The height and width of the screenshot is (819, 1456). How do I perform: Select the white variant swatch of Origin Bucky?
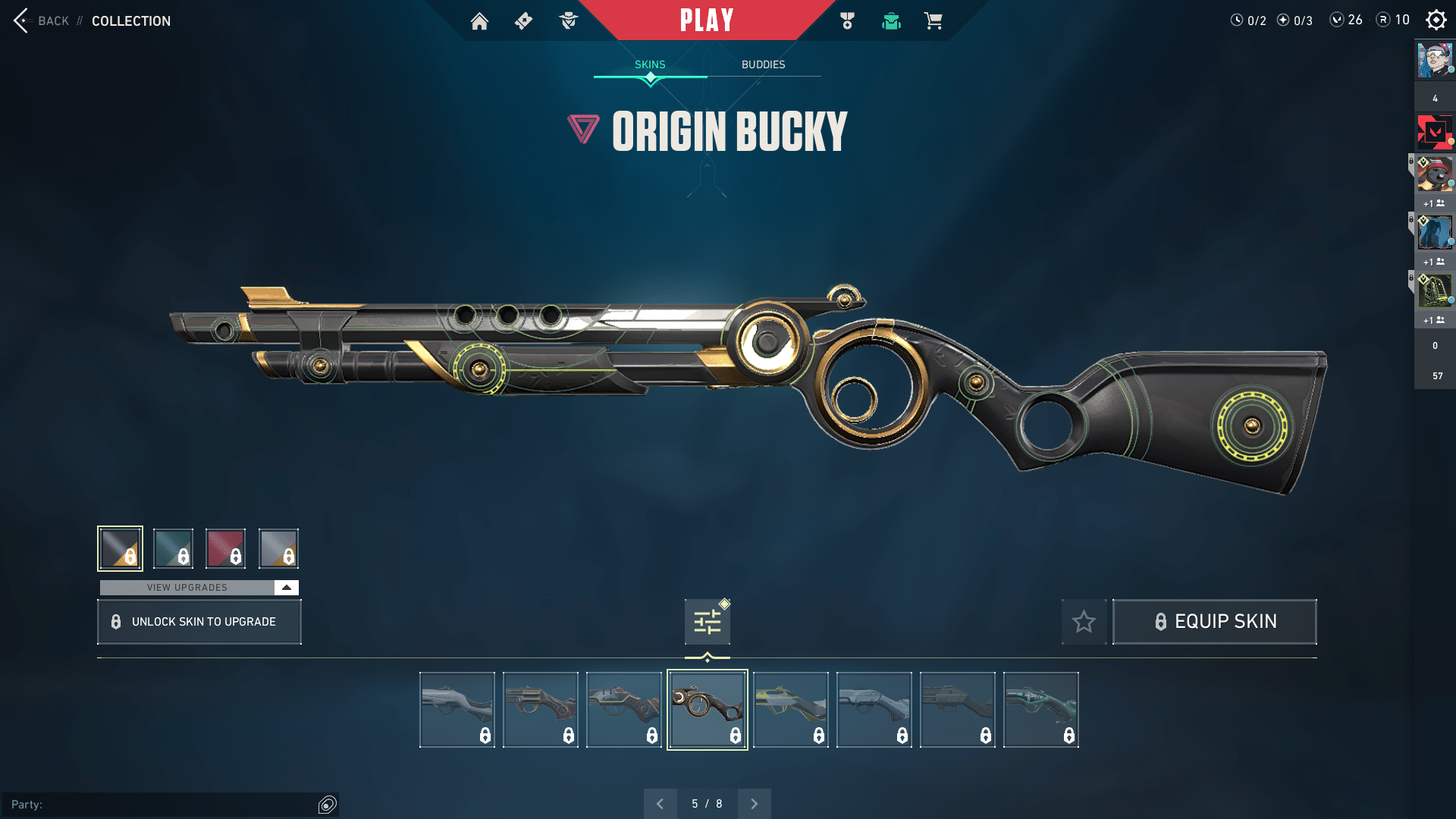[x=278, y=548]
